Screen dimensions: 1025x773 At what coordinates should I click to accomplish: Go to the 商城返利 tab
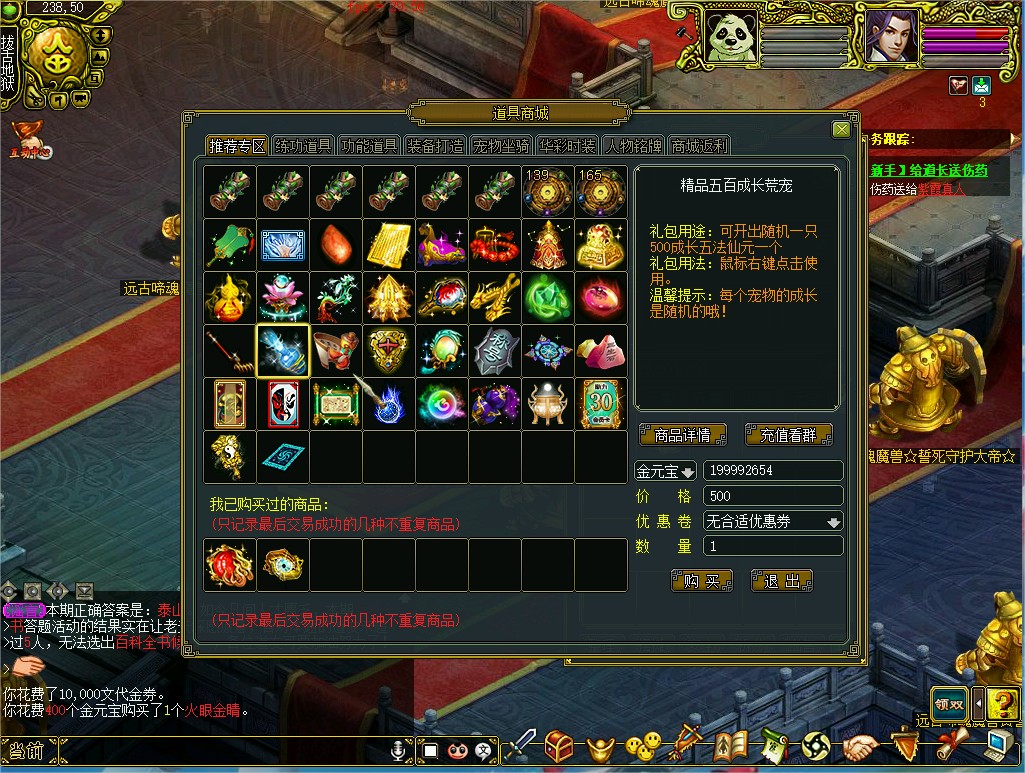pyautogui.click(x=699, y=146)
